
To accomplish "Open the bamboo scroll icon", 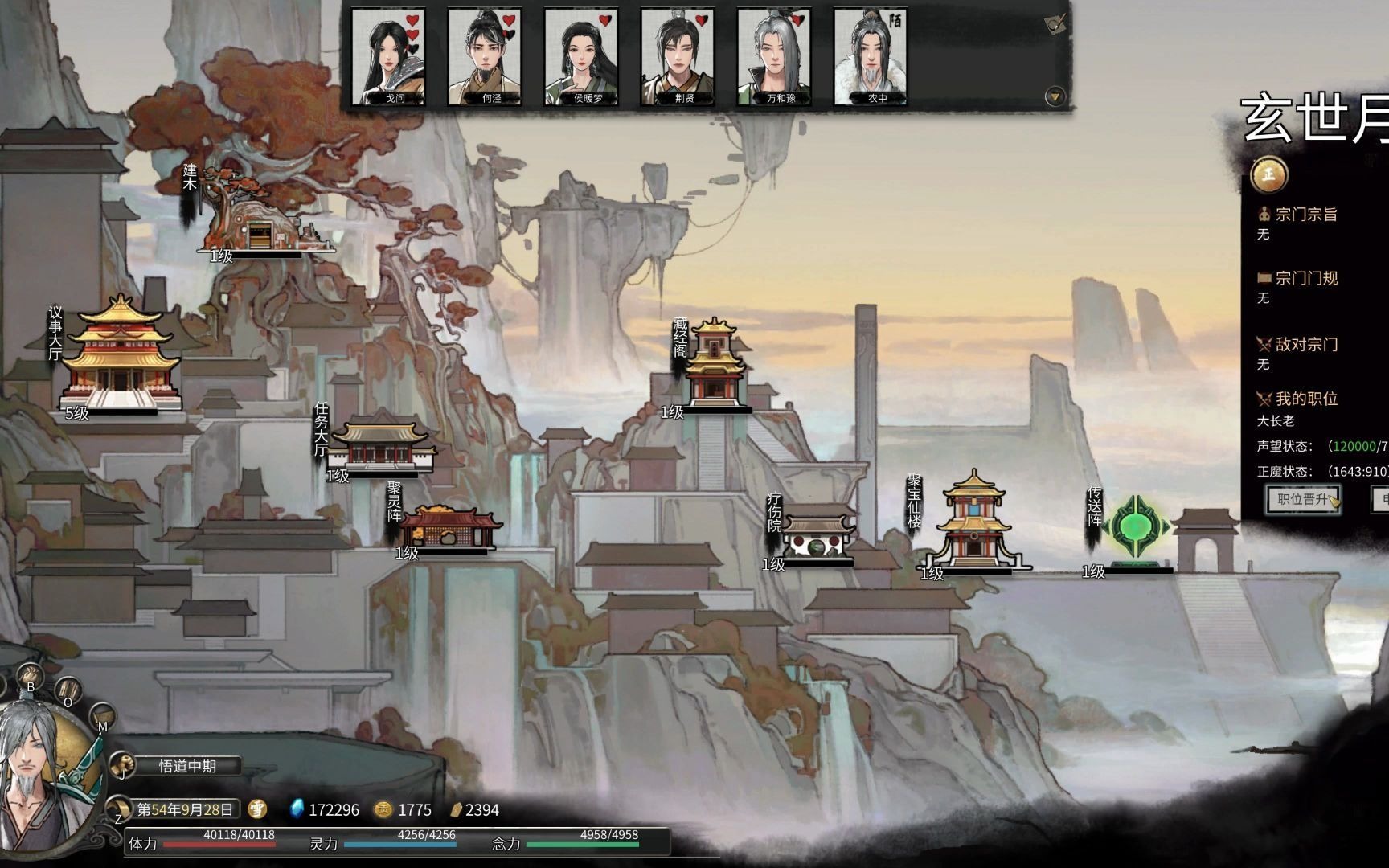I will pos(68,690).
